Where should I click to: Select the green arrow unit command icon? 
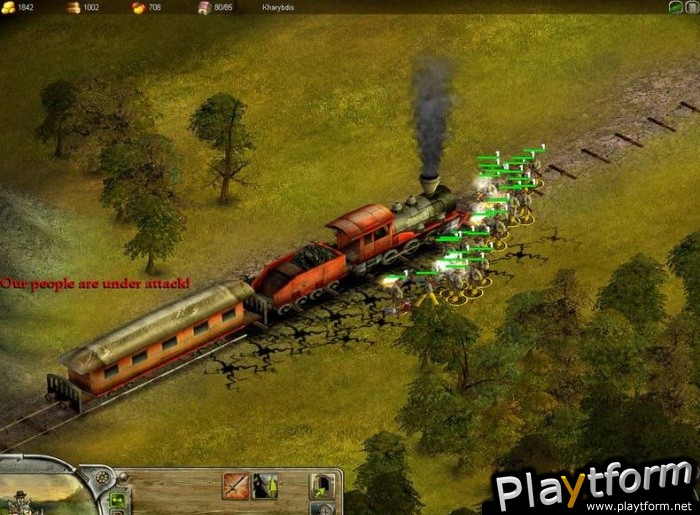tap(265, 486)
